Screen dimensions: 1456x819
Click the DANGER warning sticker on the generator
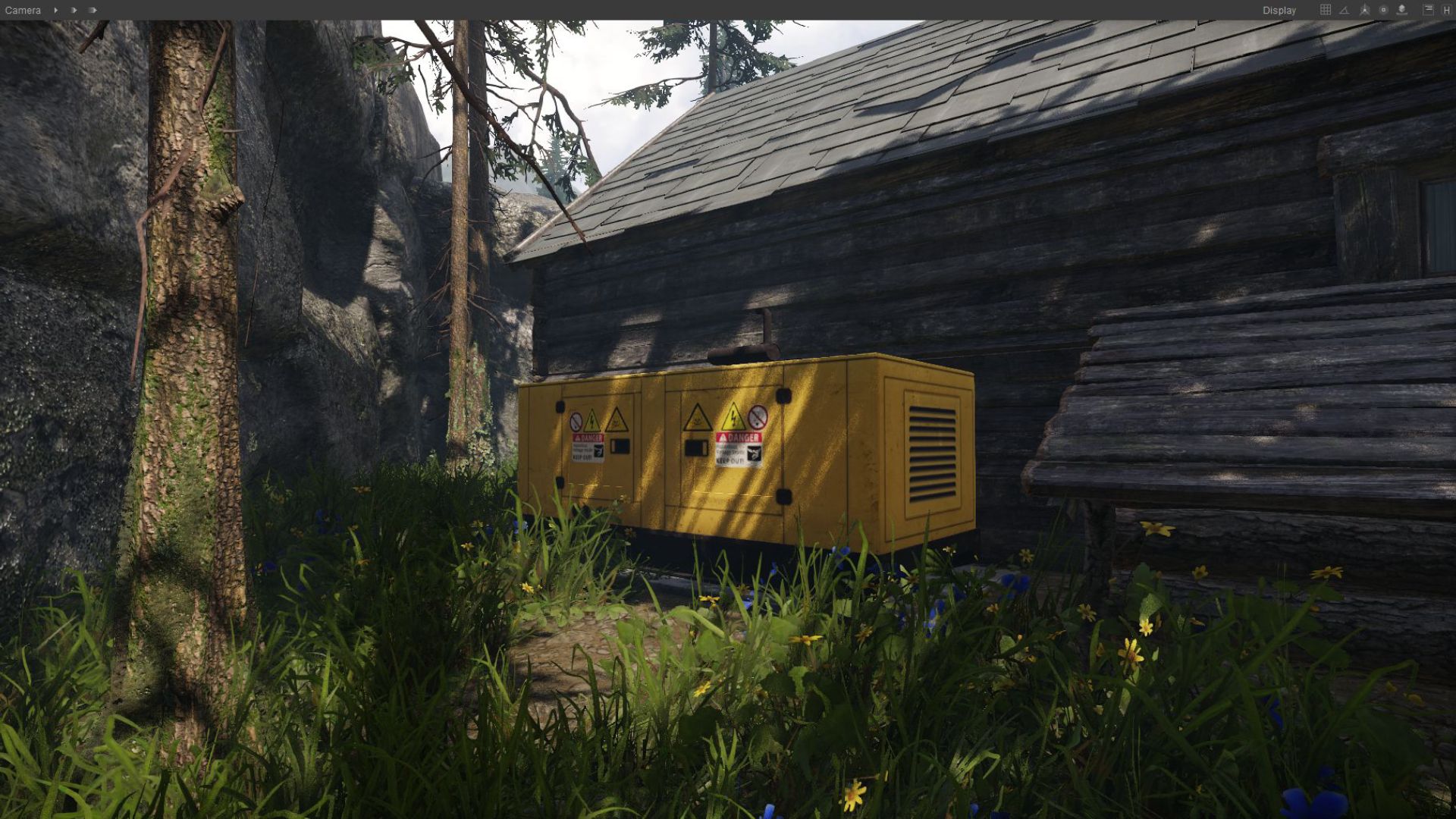click(738, 437)
